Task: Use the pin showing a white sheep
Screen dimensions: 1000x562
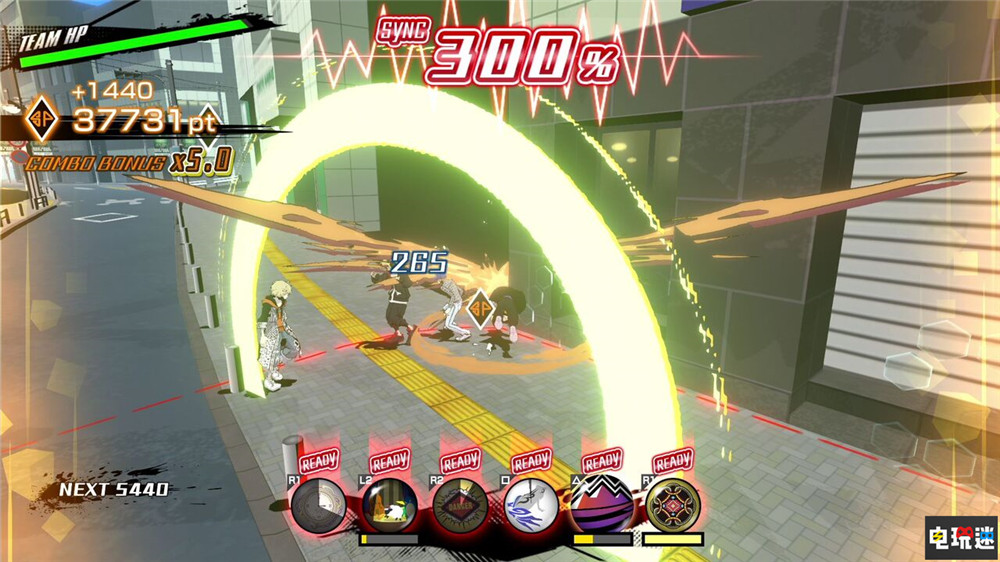Action: pyautogui.click(x=389, y=505)
